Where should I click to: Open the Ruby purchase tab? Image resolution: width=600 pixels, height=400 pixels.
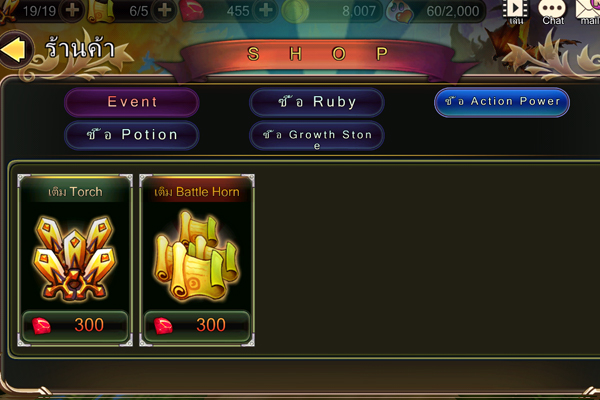click(317, 102)
